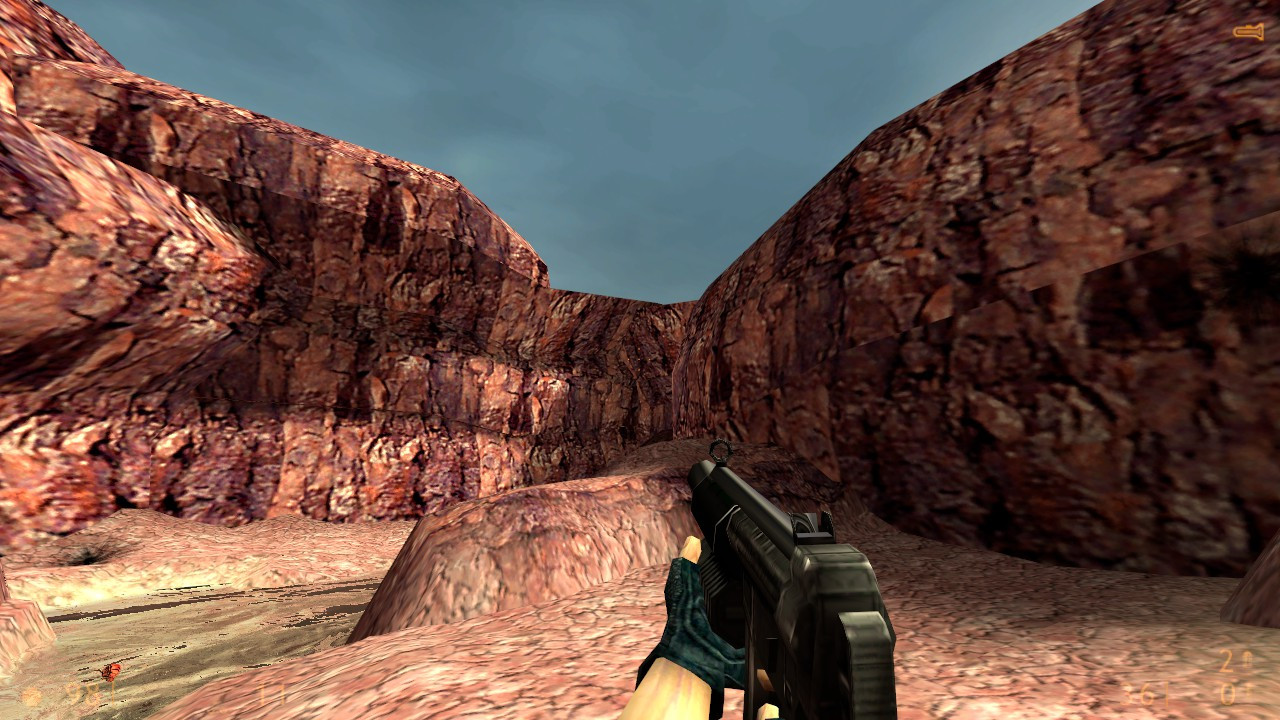Click the health cross icon in HUD
Screen dimensions: 1280x720
[30, 695]
